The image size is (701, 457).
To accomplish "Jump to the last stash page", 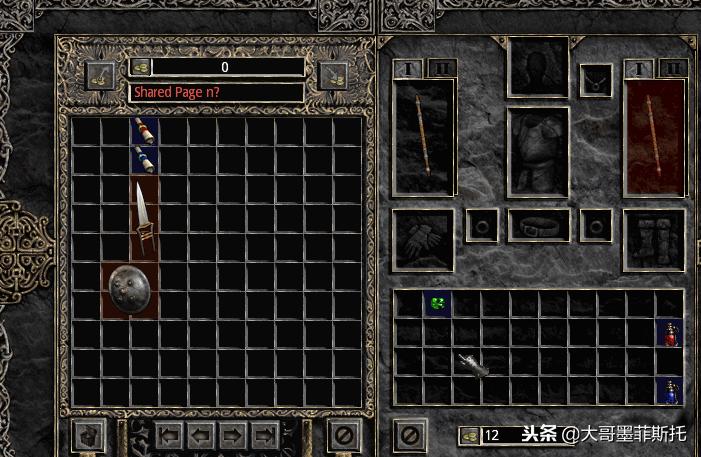I will [264, 436].
